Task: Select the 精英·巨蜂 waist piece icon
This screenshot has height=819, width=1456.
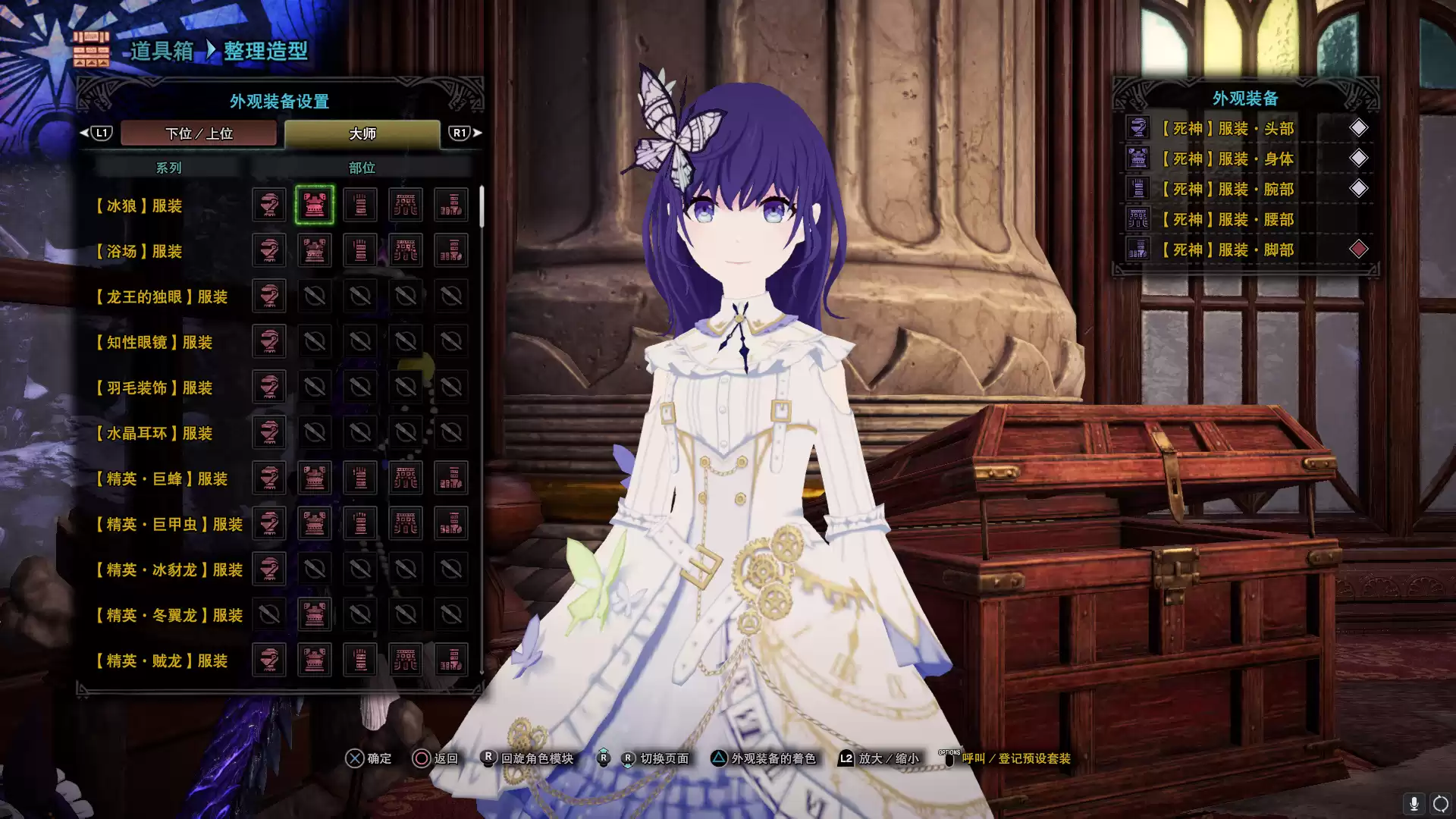Action: 406,478
